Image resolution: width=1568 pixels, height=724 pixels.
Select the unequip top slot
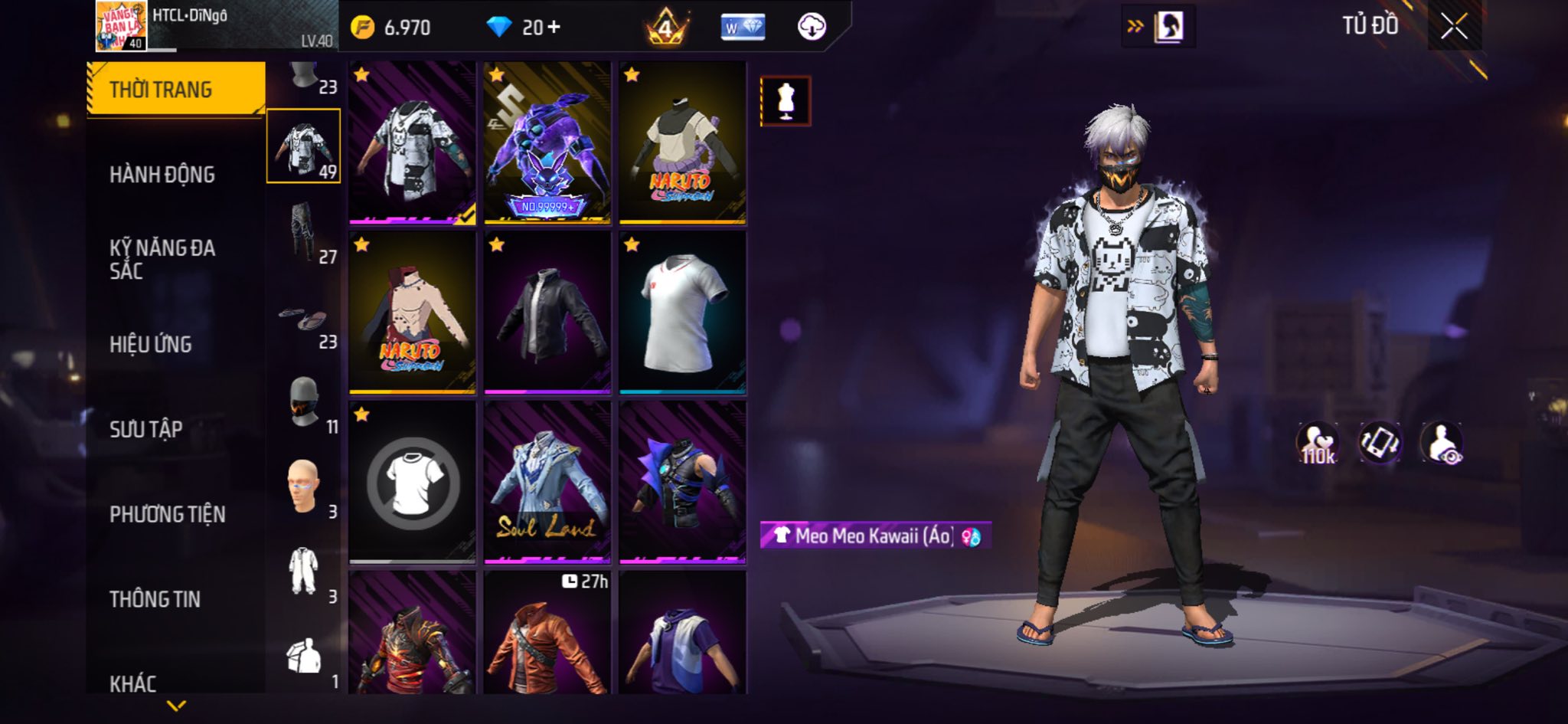413,483
